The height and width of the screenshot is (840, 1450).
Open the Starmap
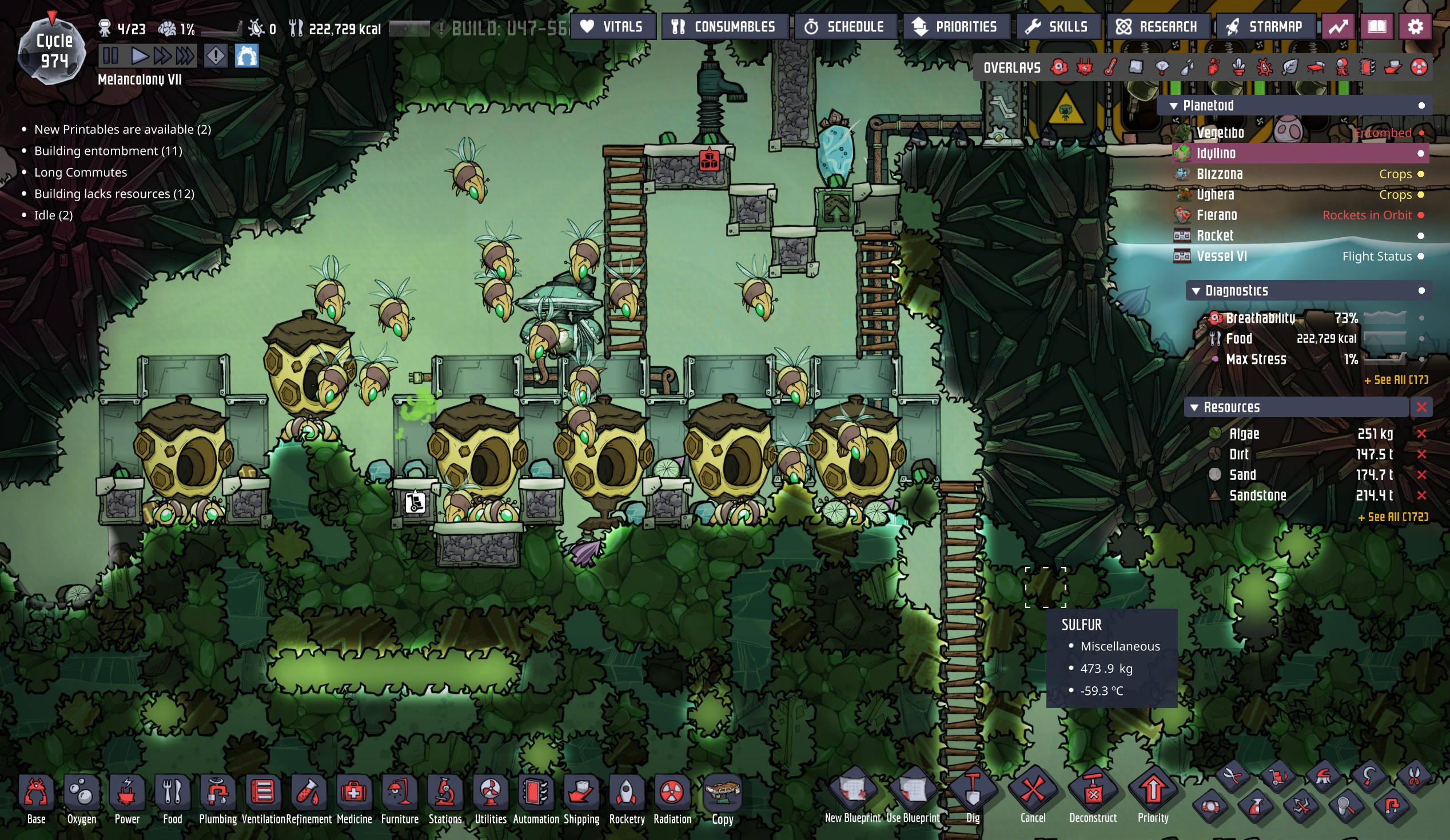pos(1265,27)
